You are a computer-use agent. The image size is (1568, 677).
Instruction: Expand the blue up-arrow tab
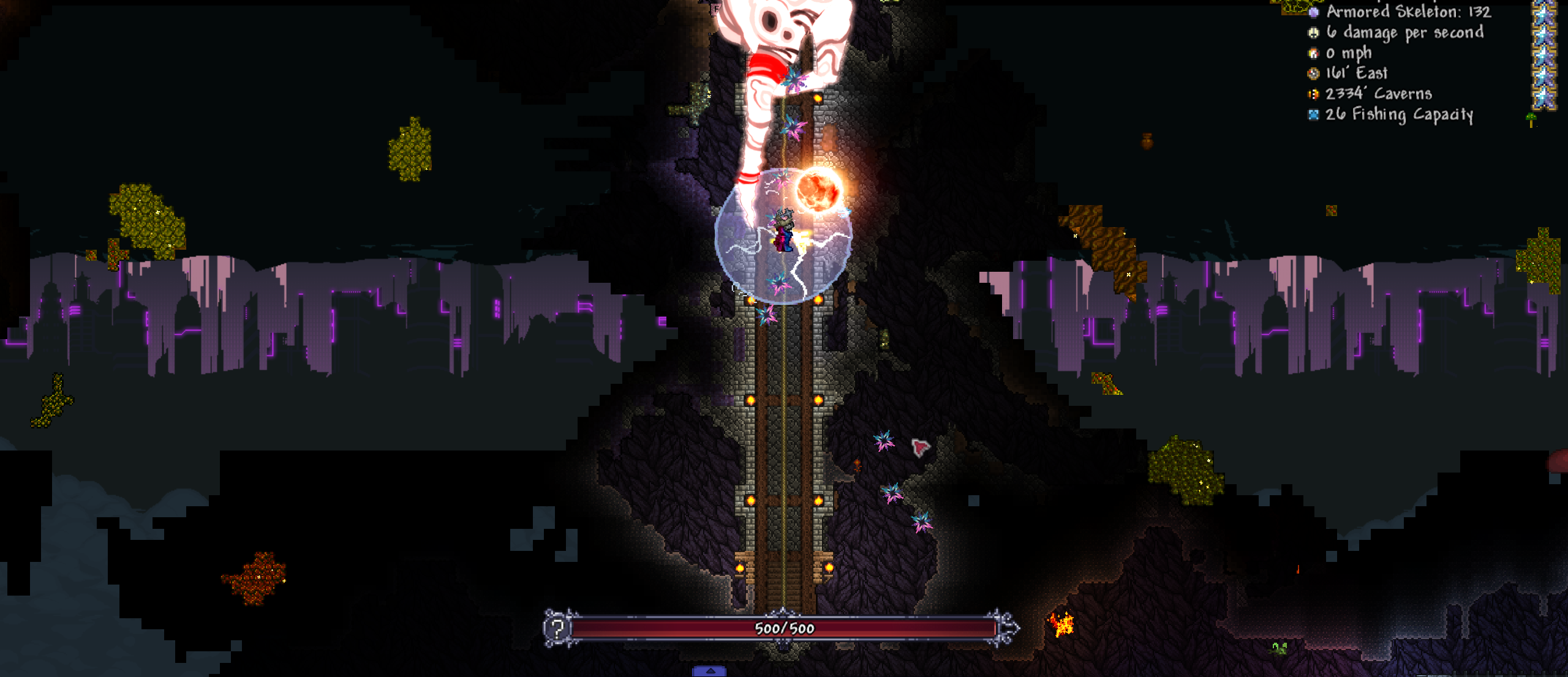(x=710, y=671)
